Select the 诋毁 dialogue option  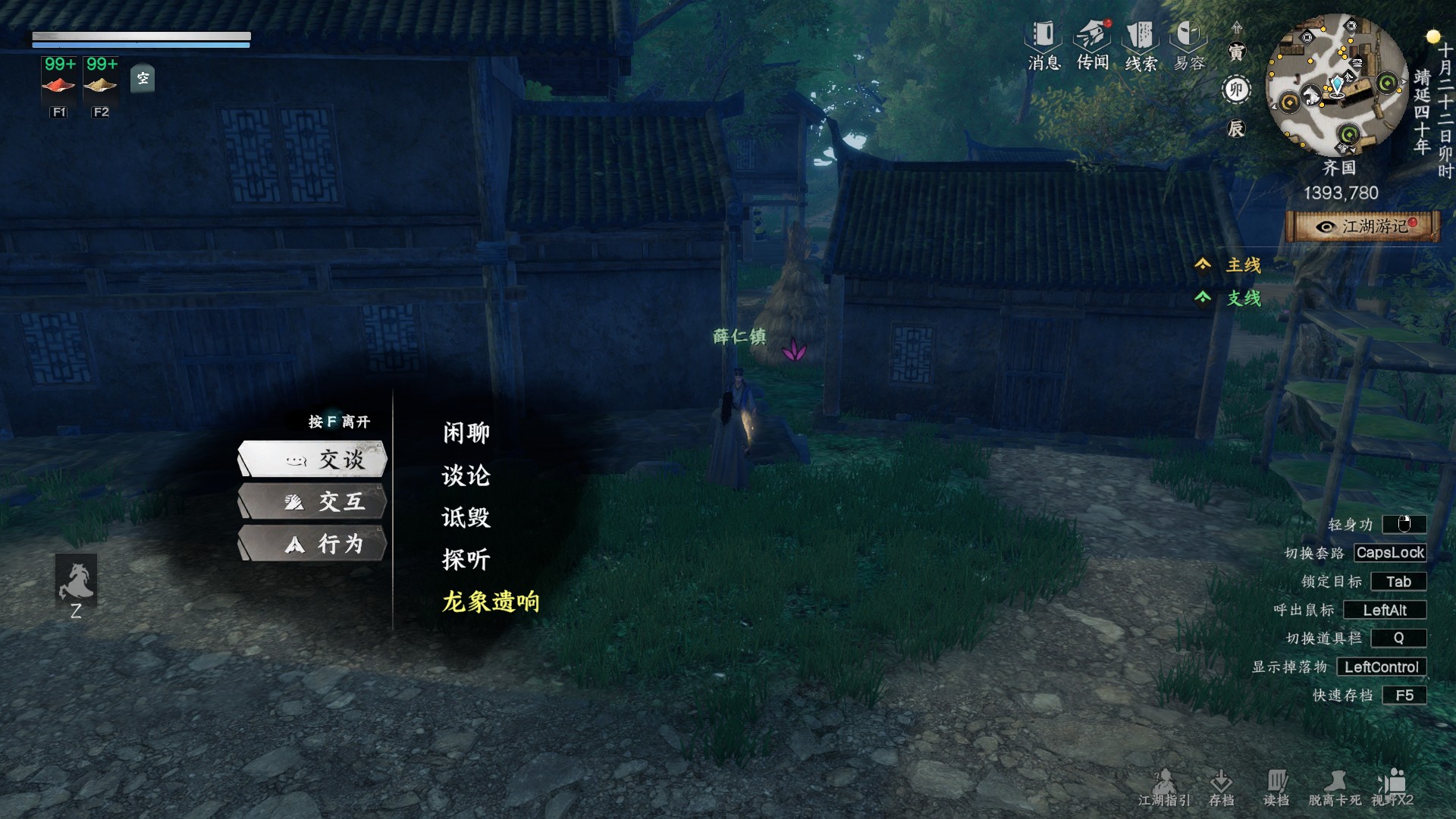click(x=466, y=518)
